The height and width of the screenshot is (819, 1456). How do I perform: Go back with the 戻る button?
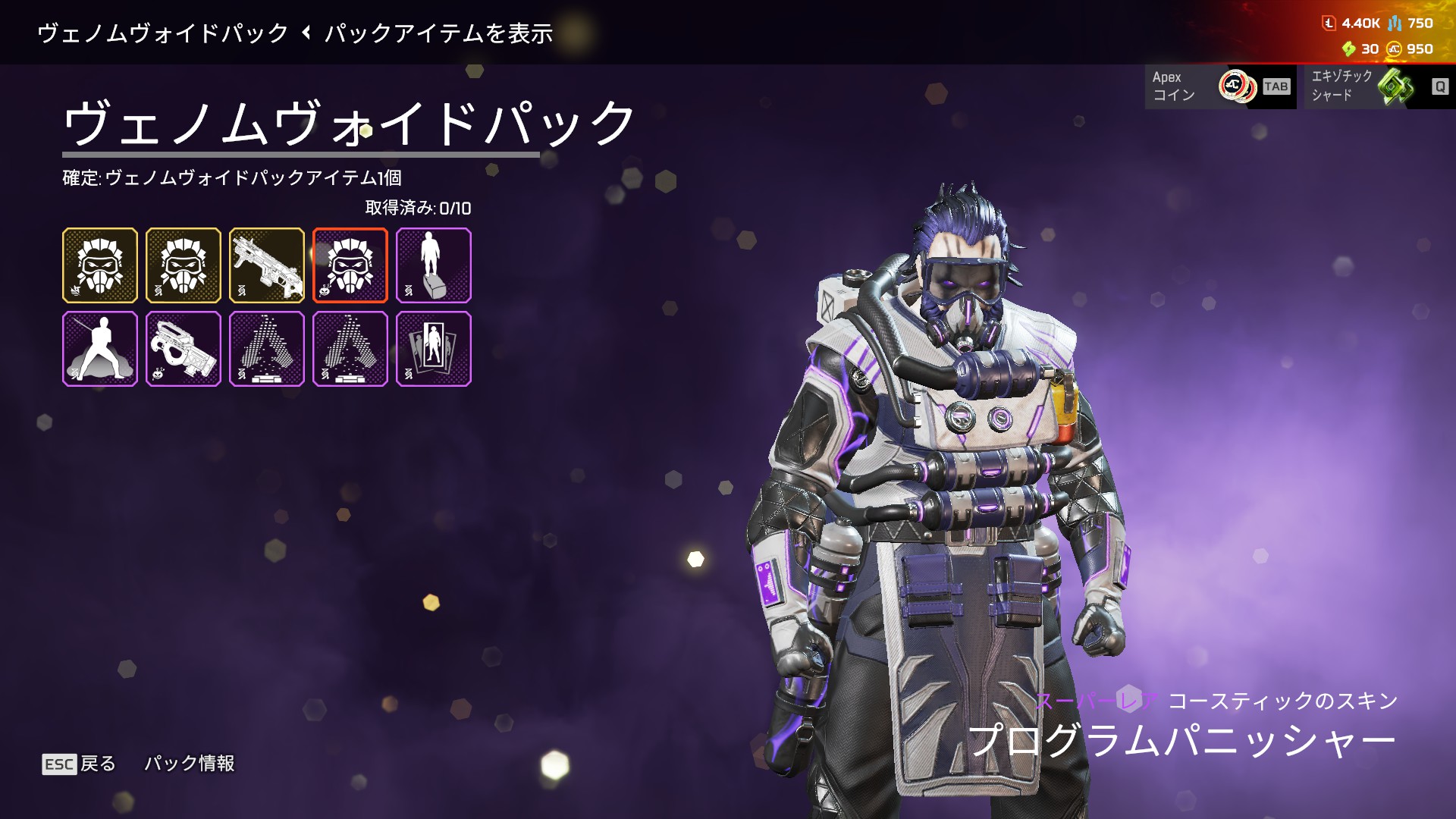(79, 764)
